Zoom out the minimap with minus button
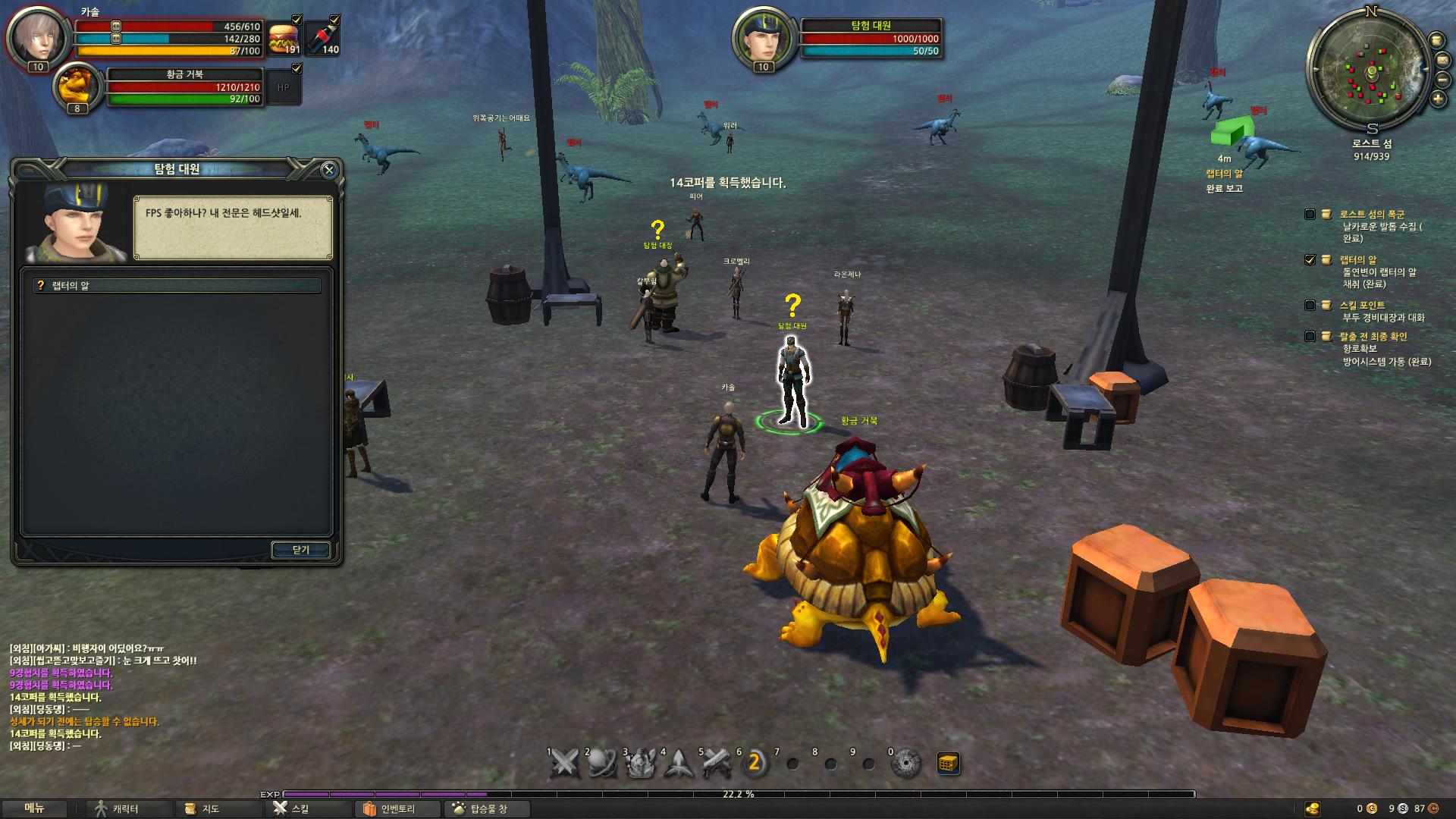The height and width of the screenshot is (819, 1456). point(1442,79)
